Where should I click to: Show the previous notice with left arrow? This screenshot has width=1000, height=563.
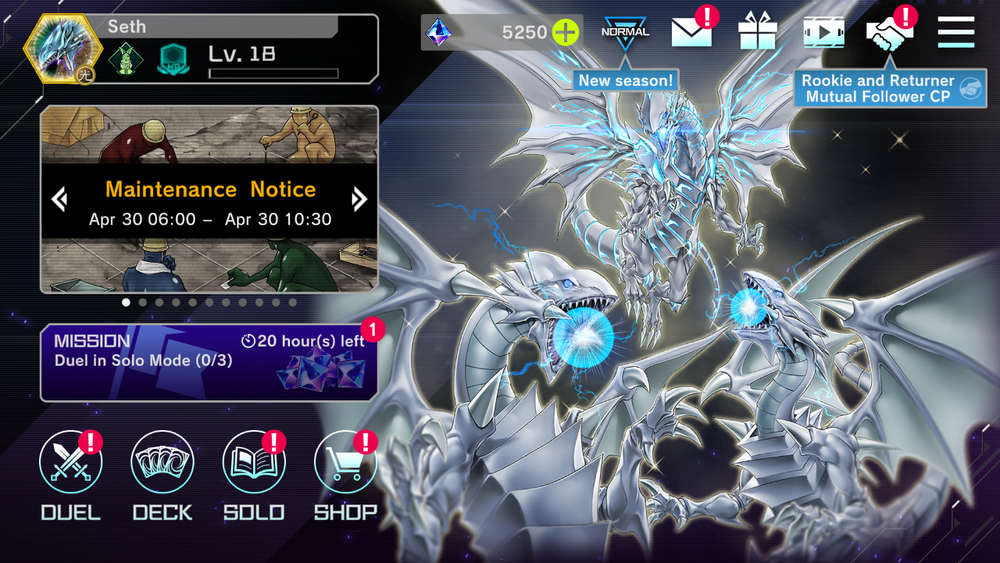[x=59, y=199]
